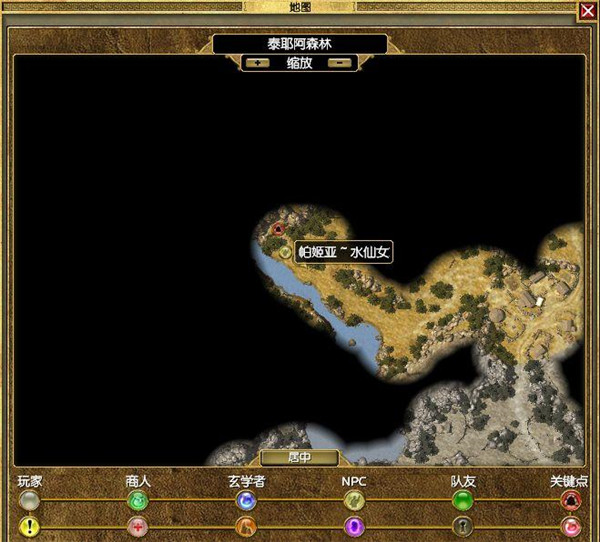Viewport: 600px width, 542px height.
Task: Close the map window
Action: click(x=587, y=11)
